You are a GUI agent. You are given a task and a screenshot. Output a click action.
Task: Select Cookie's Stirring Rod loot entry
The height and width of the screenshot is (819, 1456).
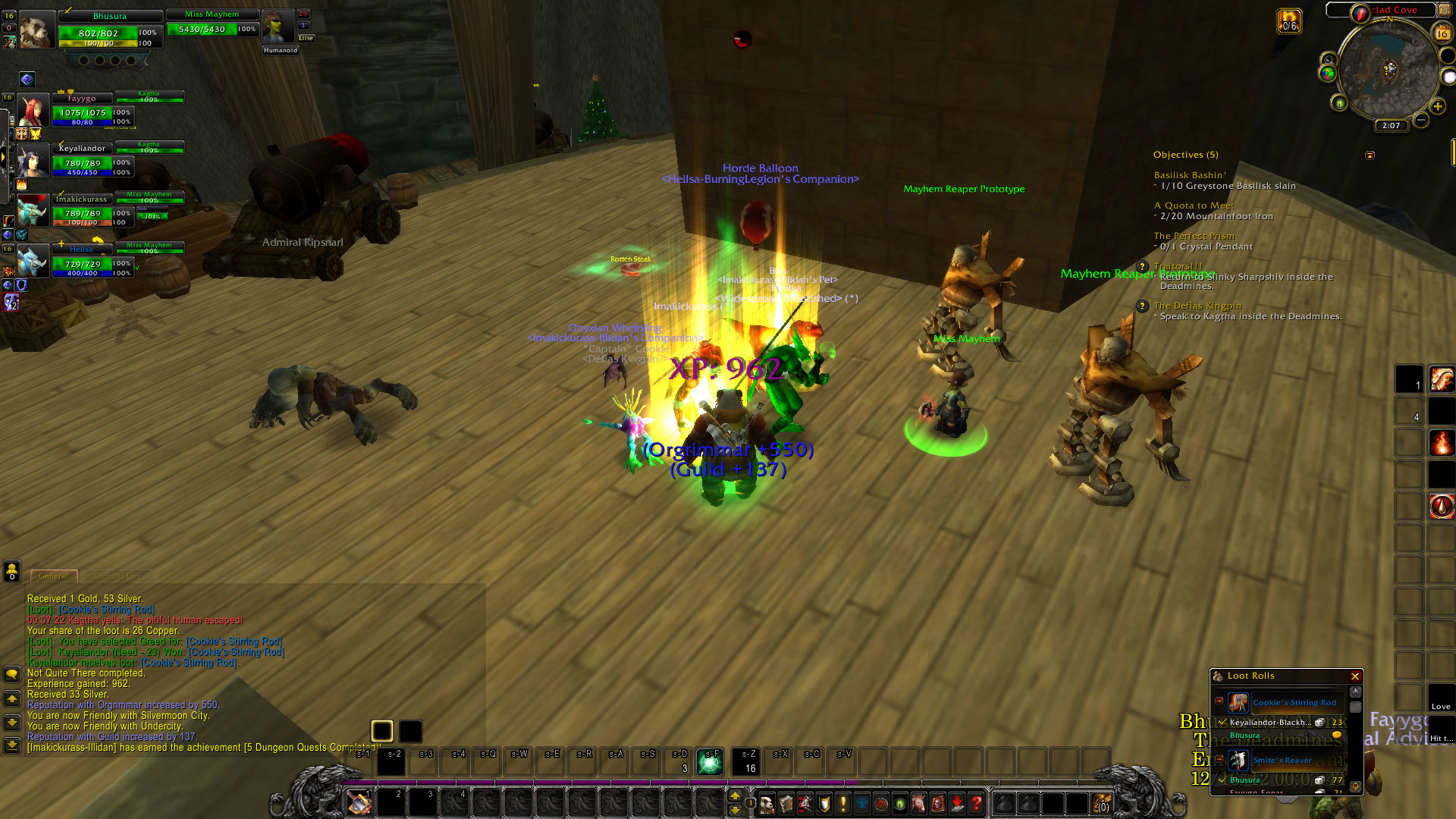(1294, 703)
